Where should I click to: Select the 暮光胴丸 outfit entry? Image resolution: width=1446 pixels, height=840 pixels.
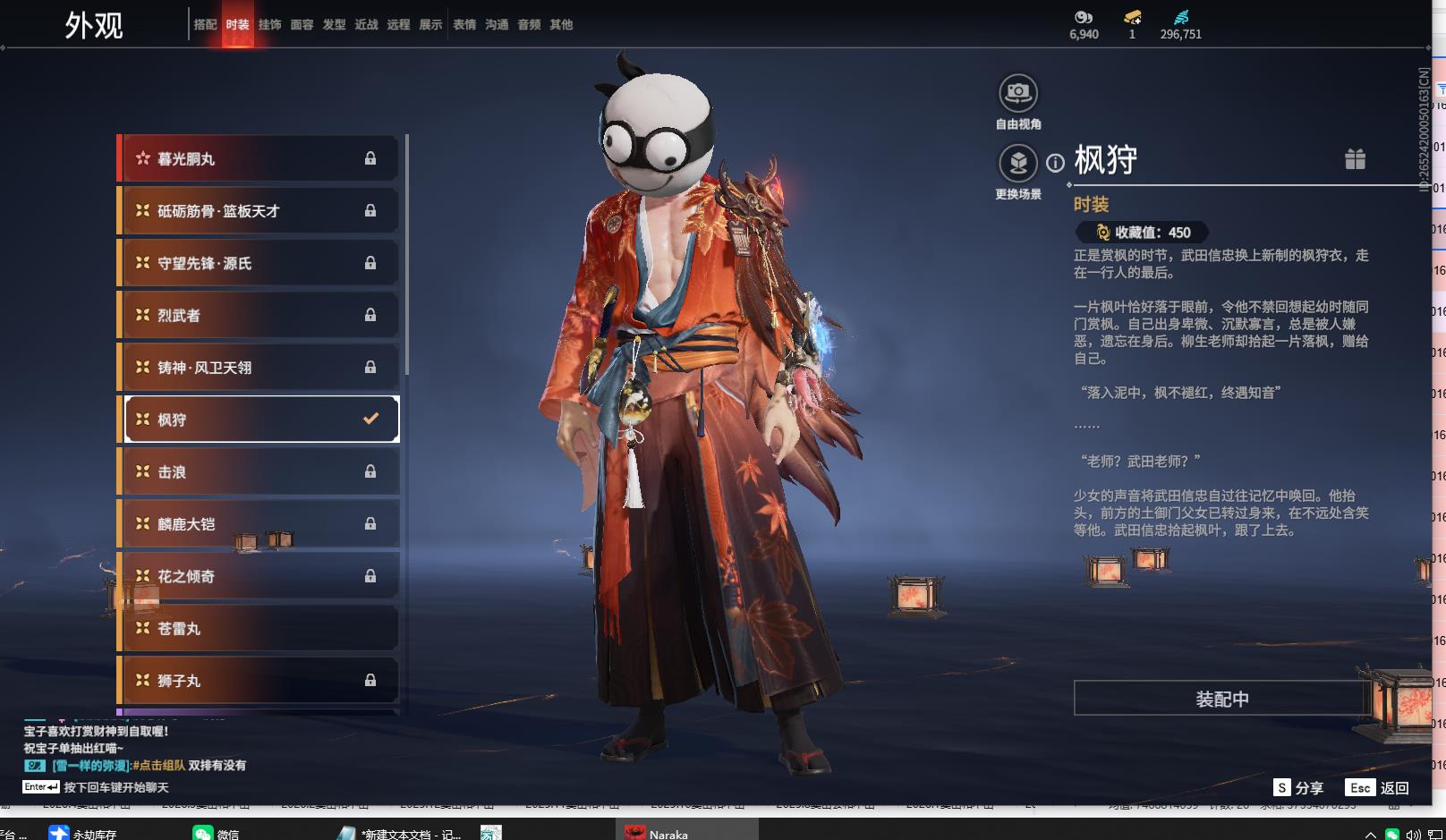(259, 159)
